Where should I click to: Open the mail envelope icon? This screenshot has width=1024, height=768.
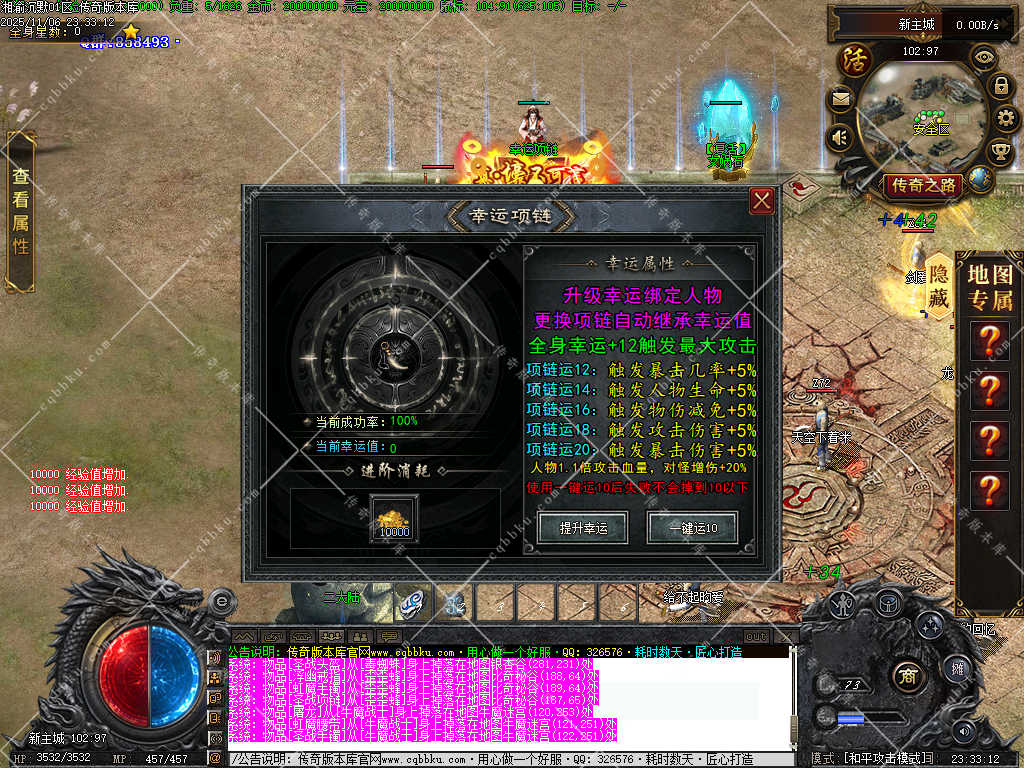[838, 99]
